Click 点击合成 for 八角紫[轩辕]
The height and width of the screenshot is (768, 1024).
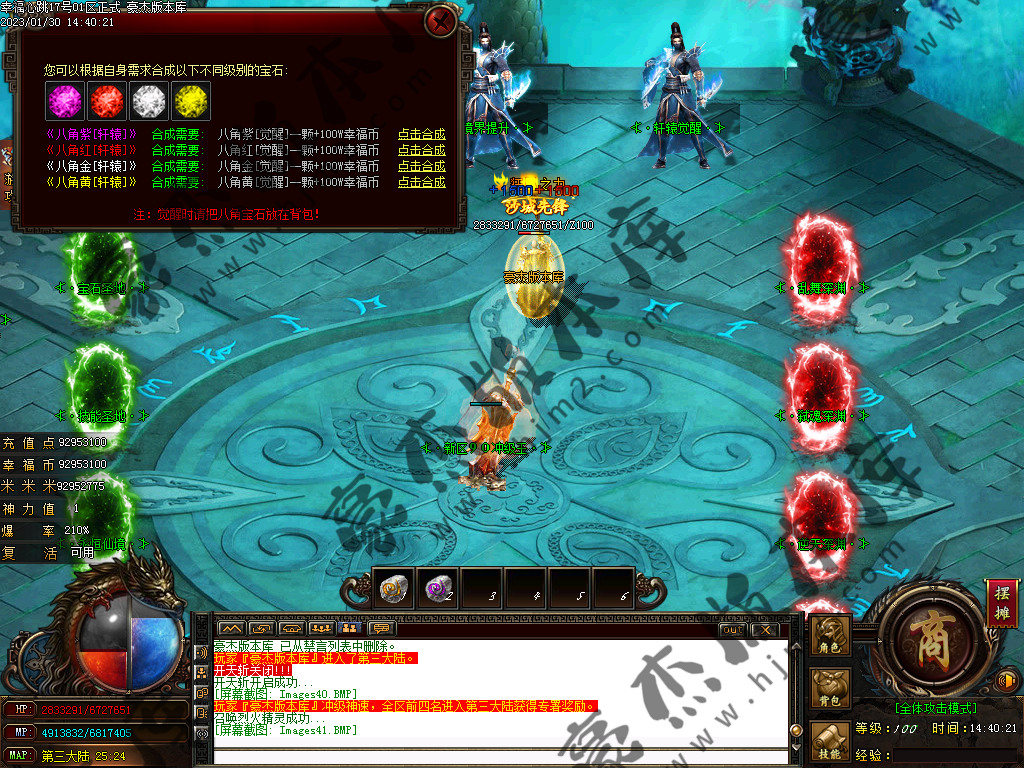tap(421, 134)
